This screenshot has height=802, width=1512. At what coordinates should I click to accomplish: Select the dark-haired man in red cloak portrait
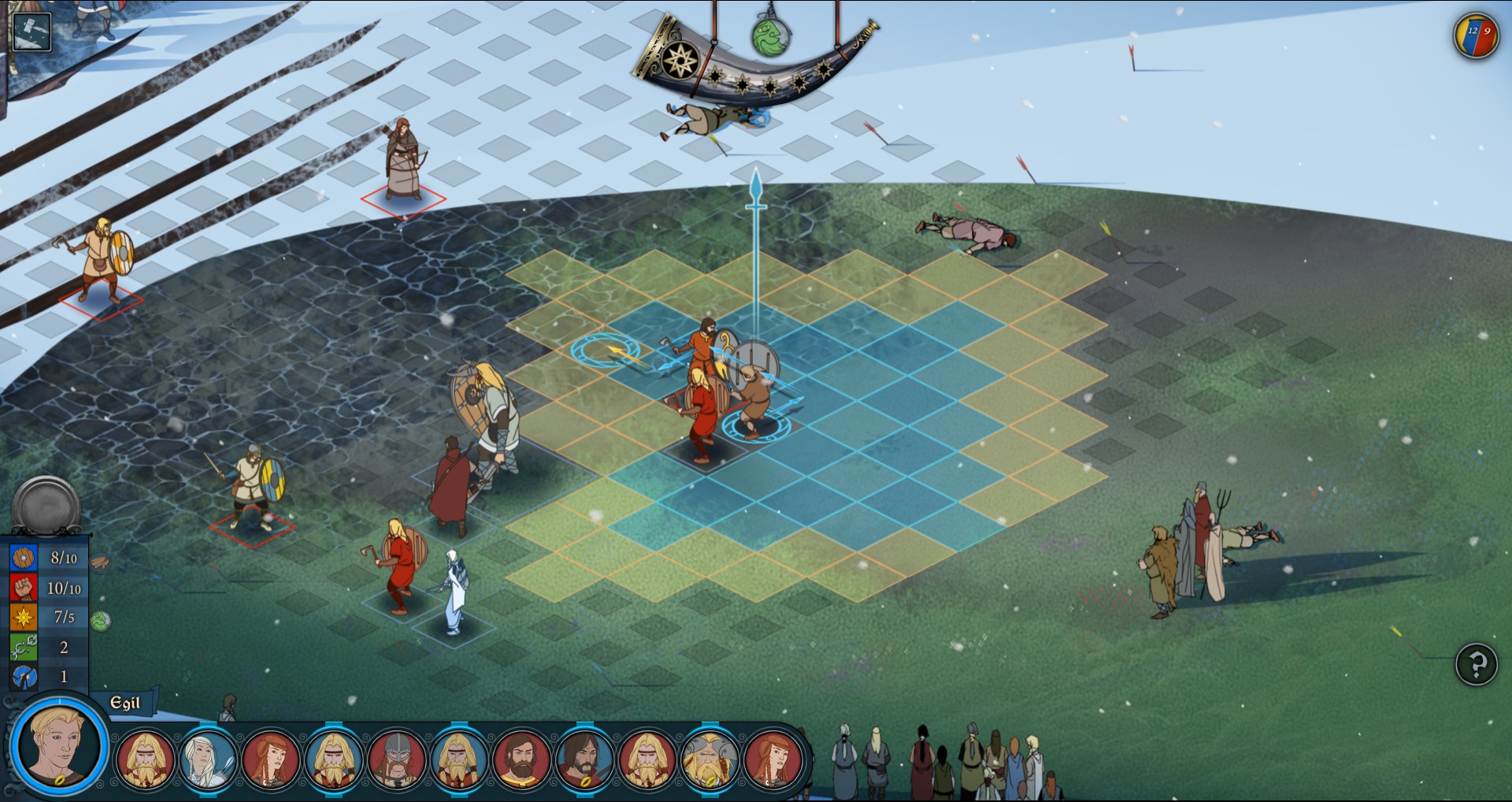(x=584, y=759)
